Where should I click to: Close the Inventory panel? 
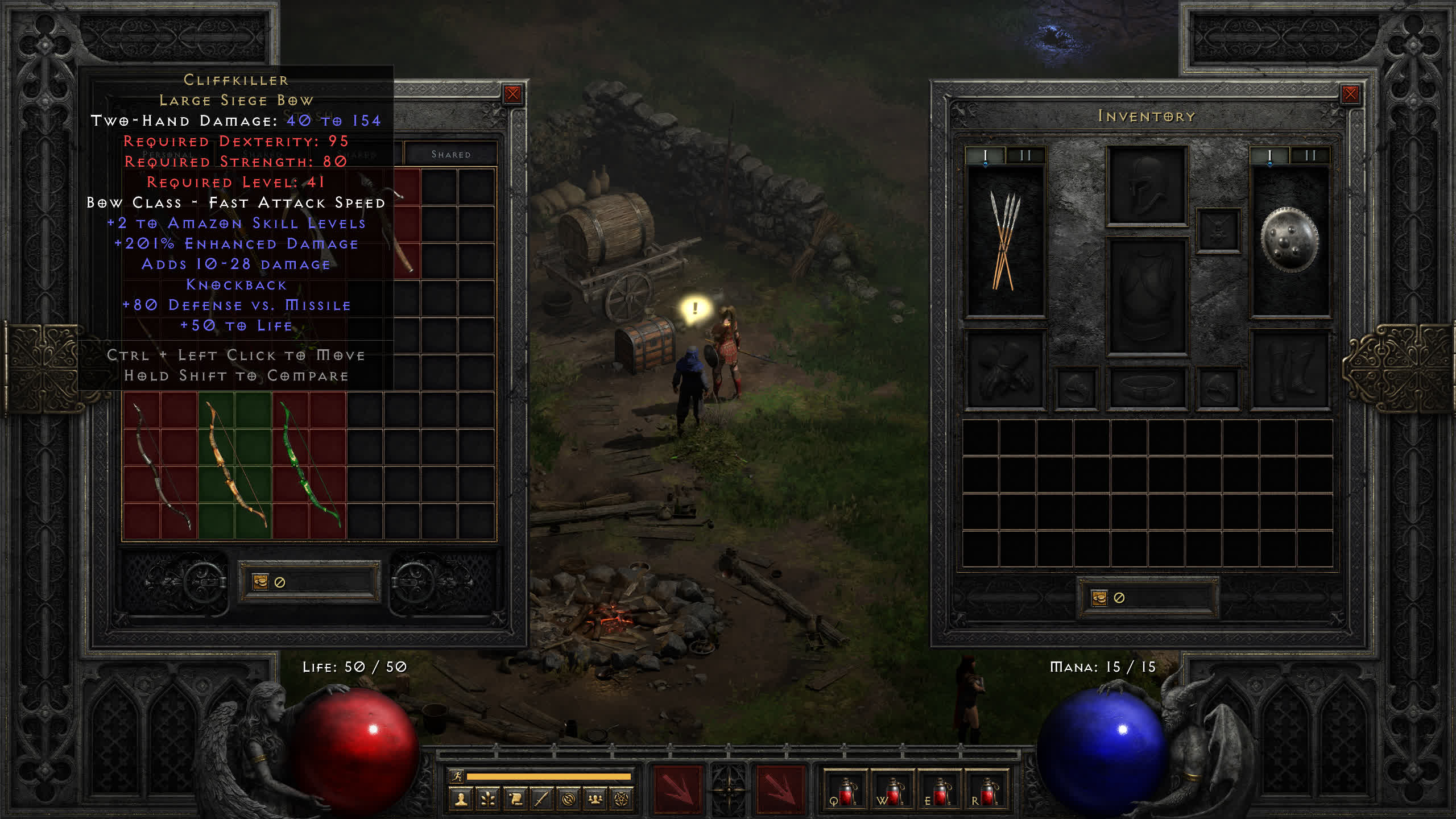[1350, 94]
